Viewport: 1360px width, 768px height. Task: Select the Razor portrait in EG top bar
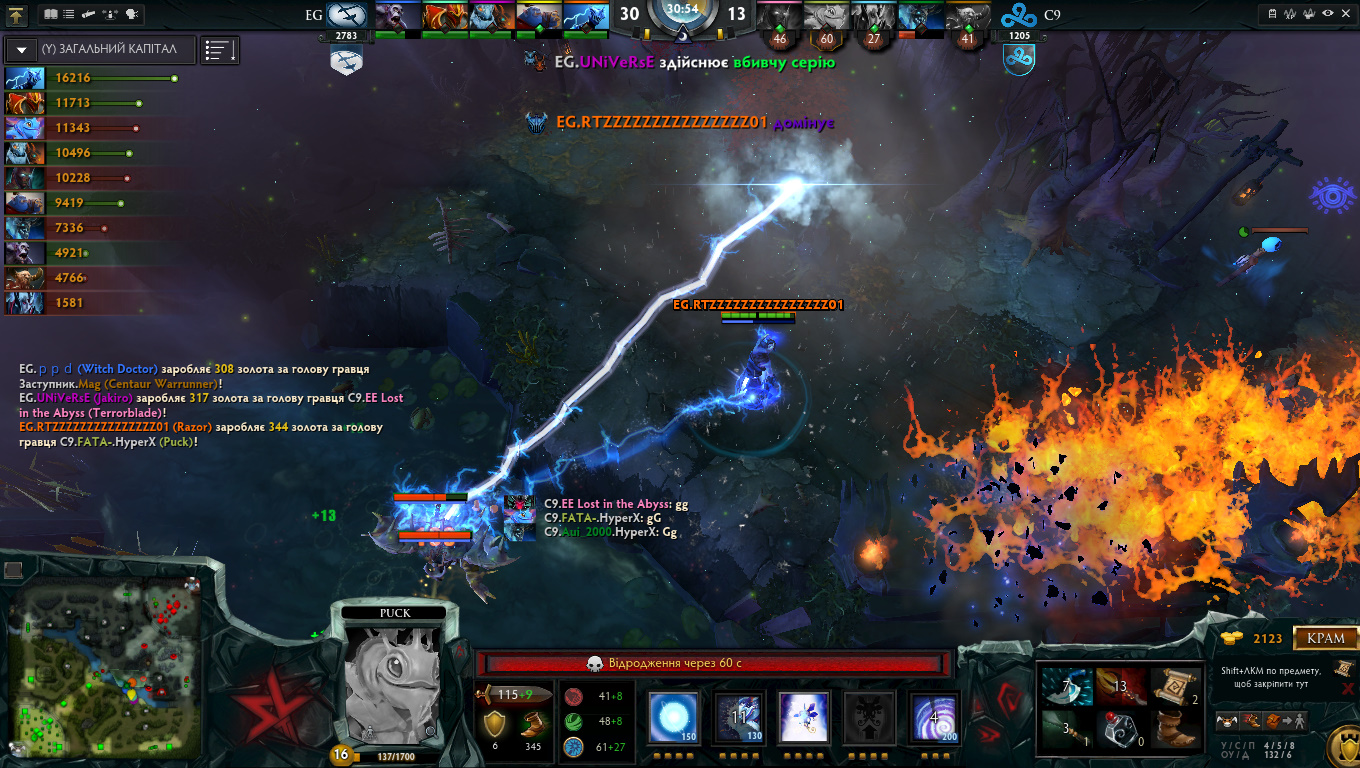coord(585,17)
